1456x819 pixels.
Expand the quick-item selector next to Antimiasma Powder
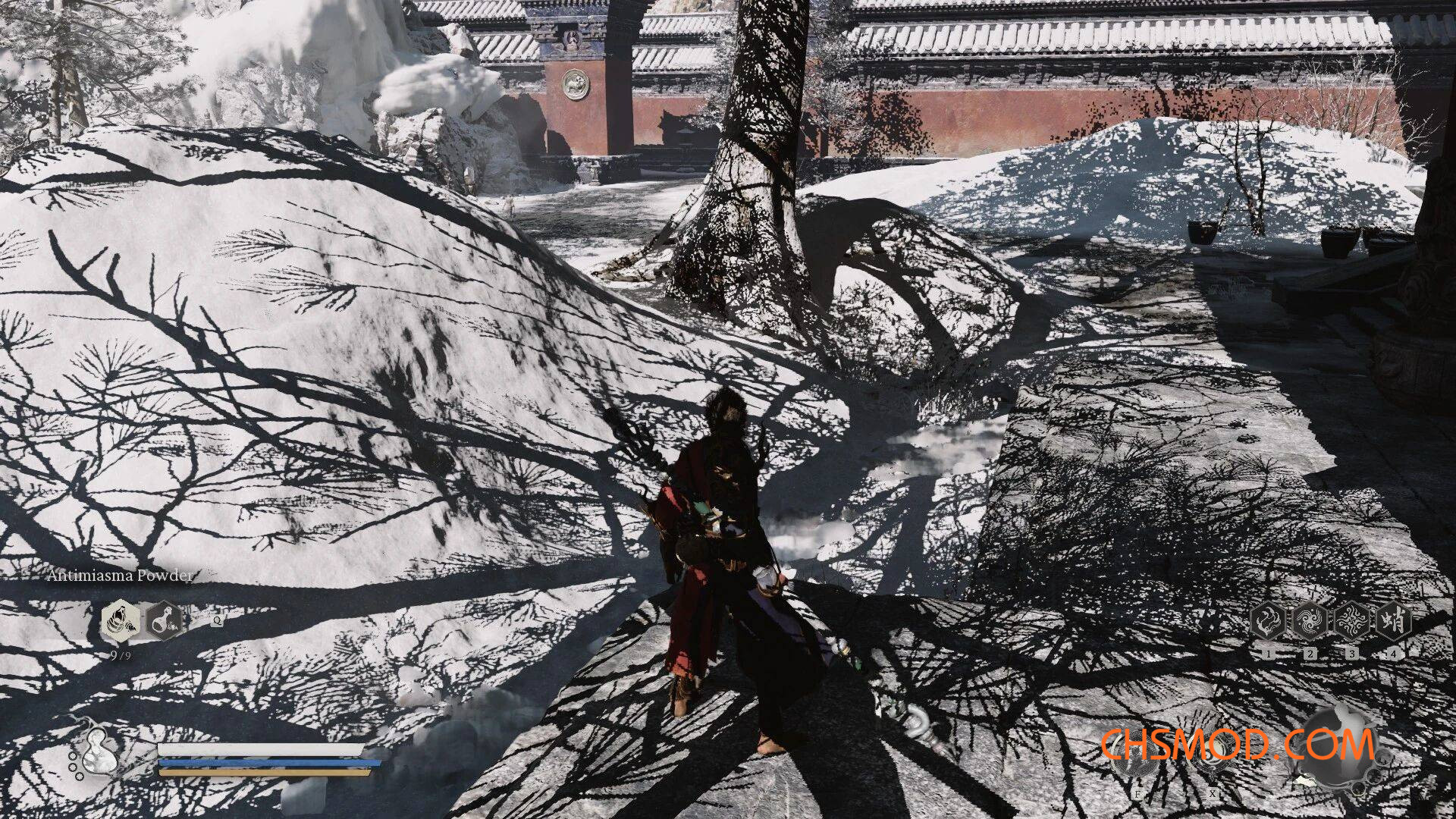(164, 620)
